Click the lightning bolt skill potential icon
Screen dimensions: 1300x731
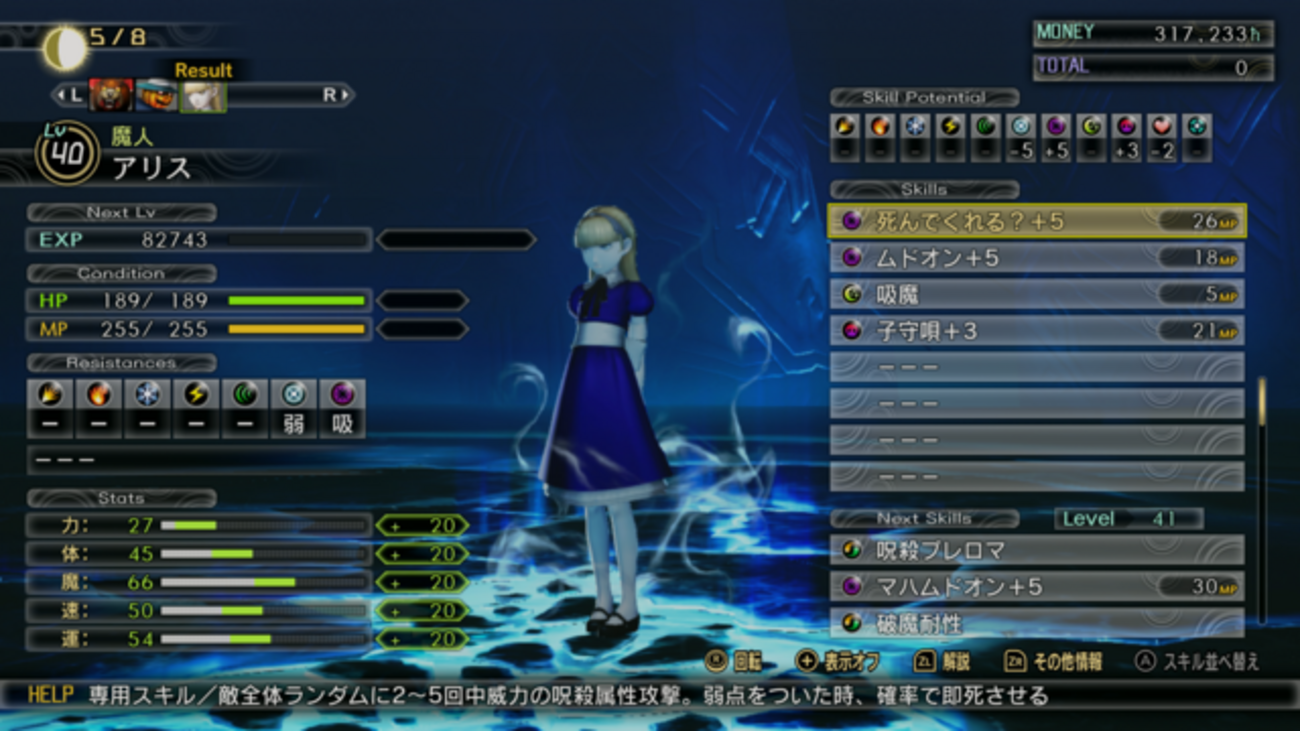(x=951, y=127)
